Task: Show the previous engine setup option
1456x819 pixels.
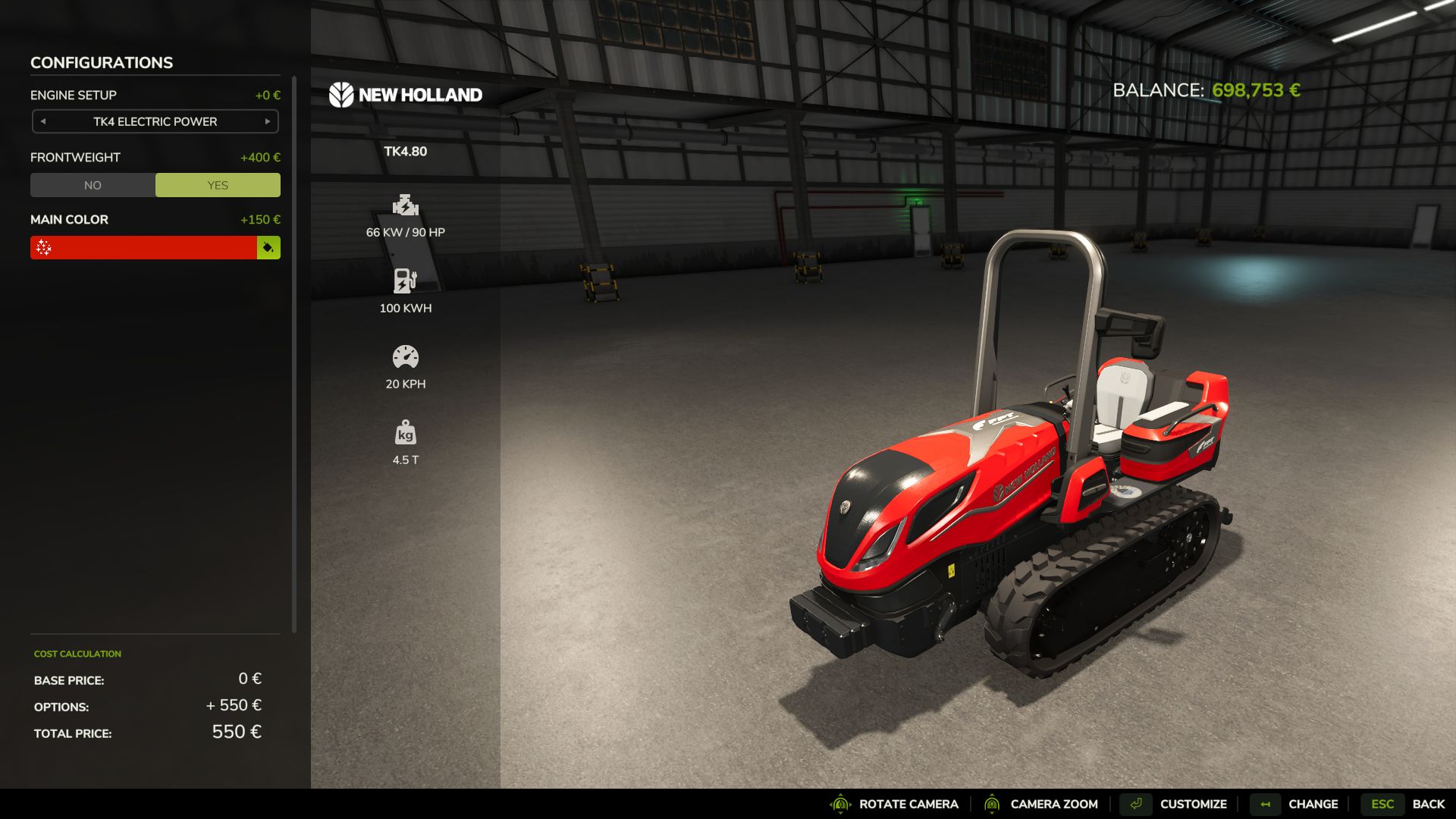Action: [x=42, y=121]
